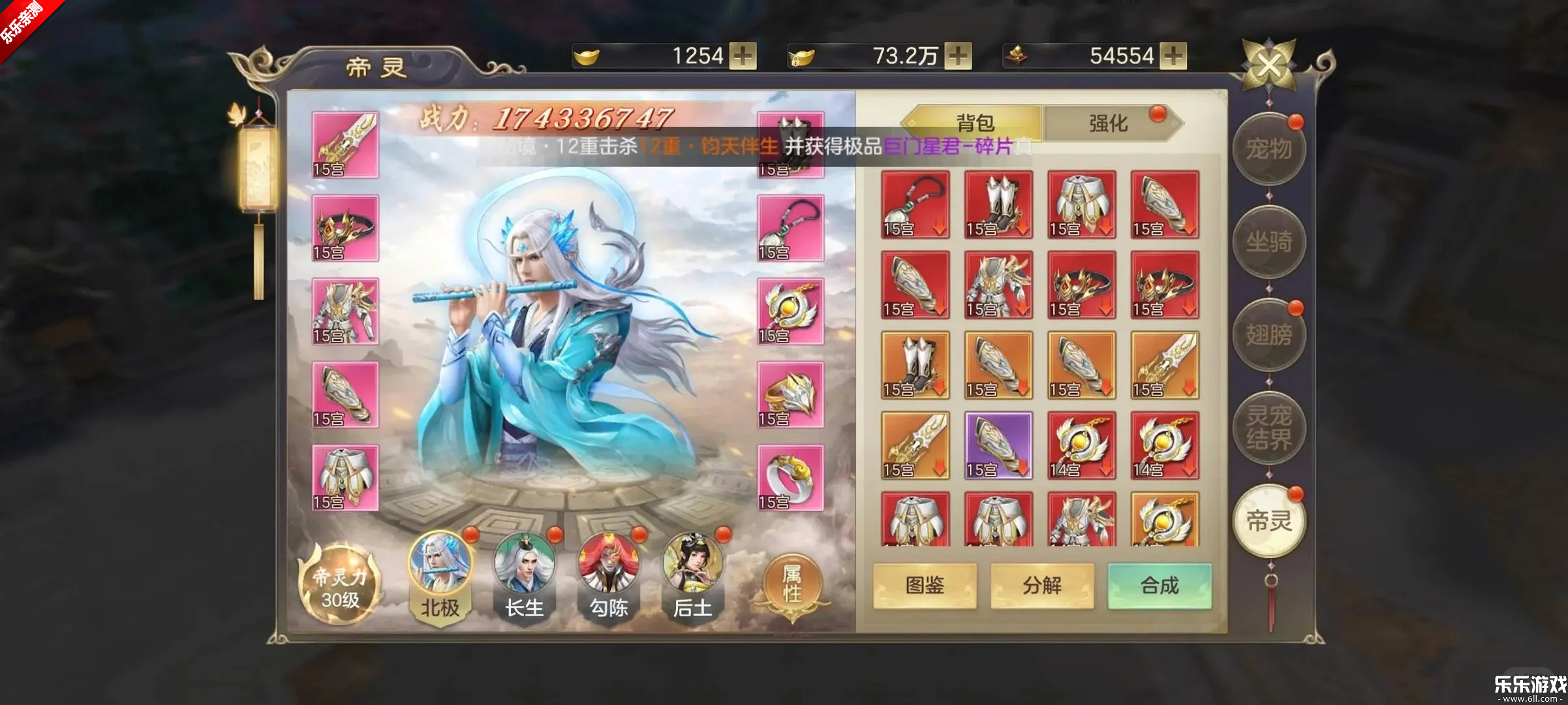Open the 坐骑 (Mount) panel

pos(1268,243)
